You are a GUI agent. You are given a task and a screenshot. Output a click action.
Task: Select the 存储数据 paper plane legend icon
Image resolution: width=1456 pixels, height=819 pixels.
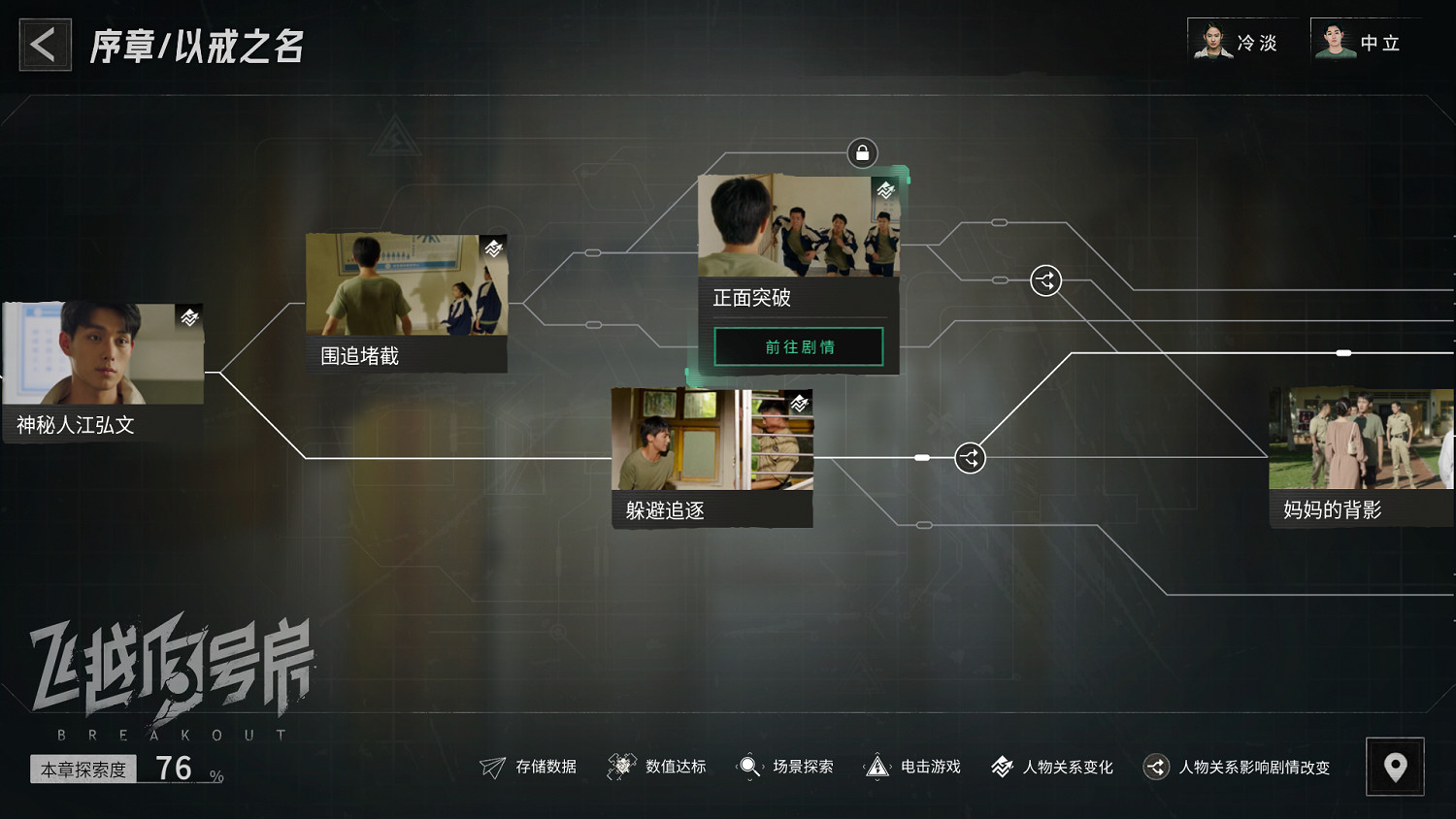[495, 767]
